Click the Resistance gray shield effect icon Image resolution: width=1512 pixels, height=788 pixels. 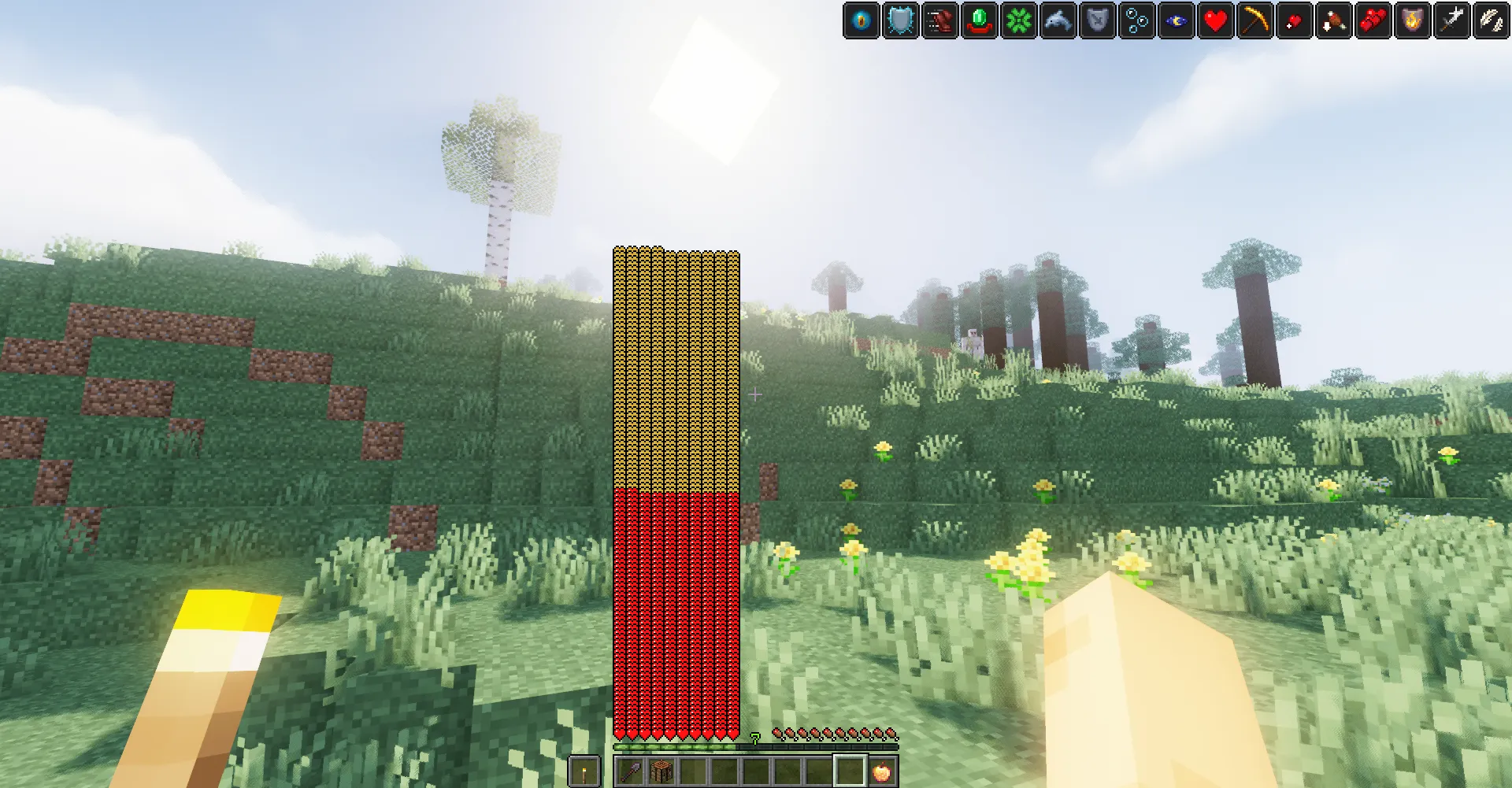[1095, 21]
